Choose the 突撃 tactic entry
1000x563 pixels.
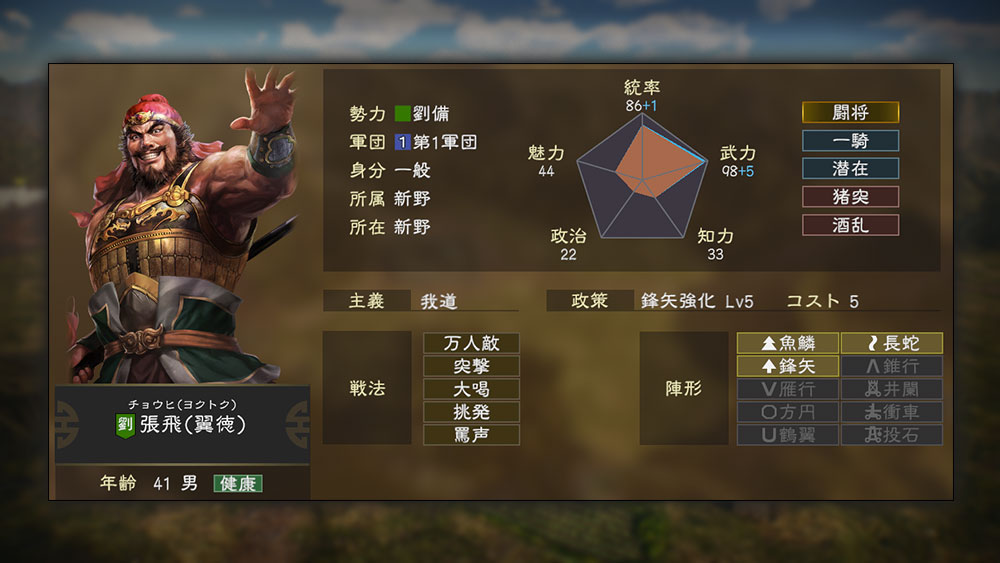click(x=471, y=366)
